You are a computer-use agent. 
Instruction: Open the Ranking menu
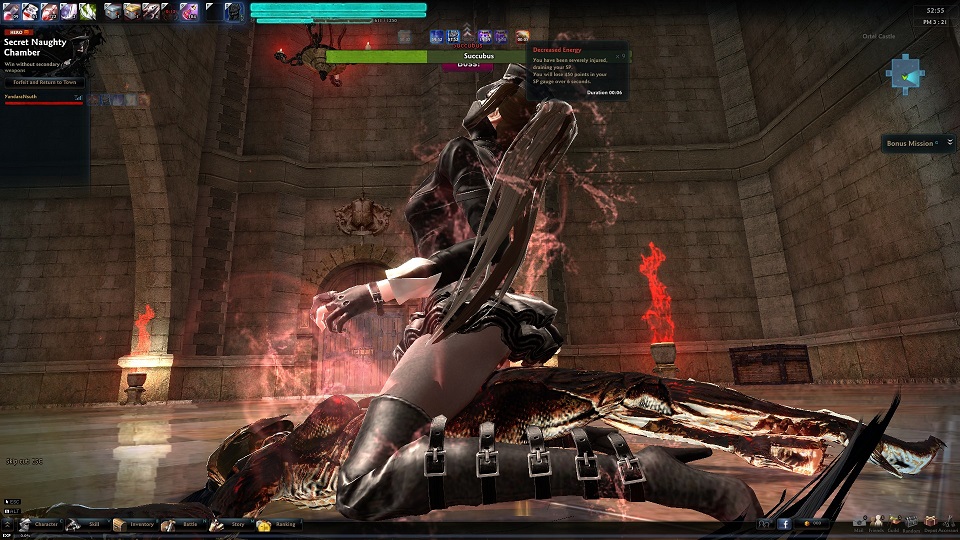click(x=278, y=524)
